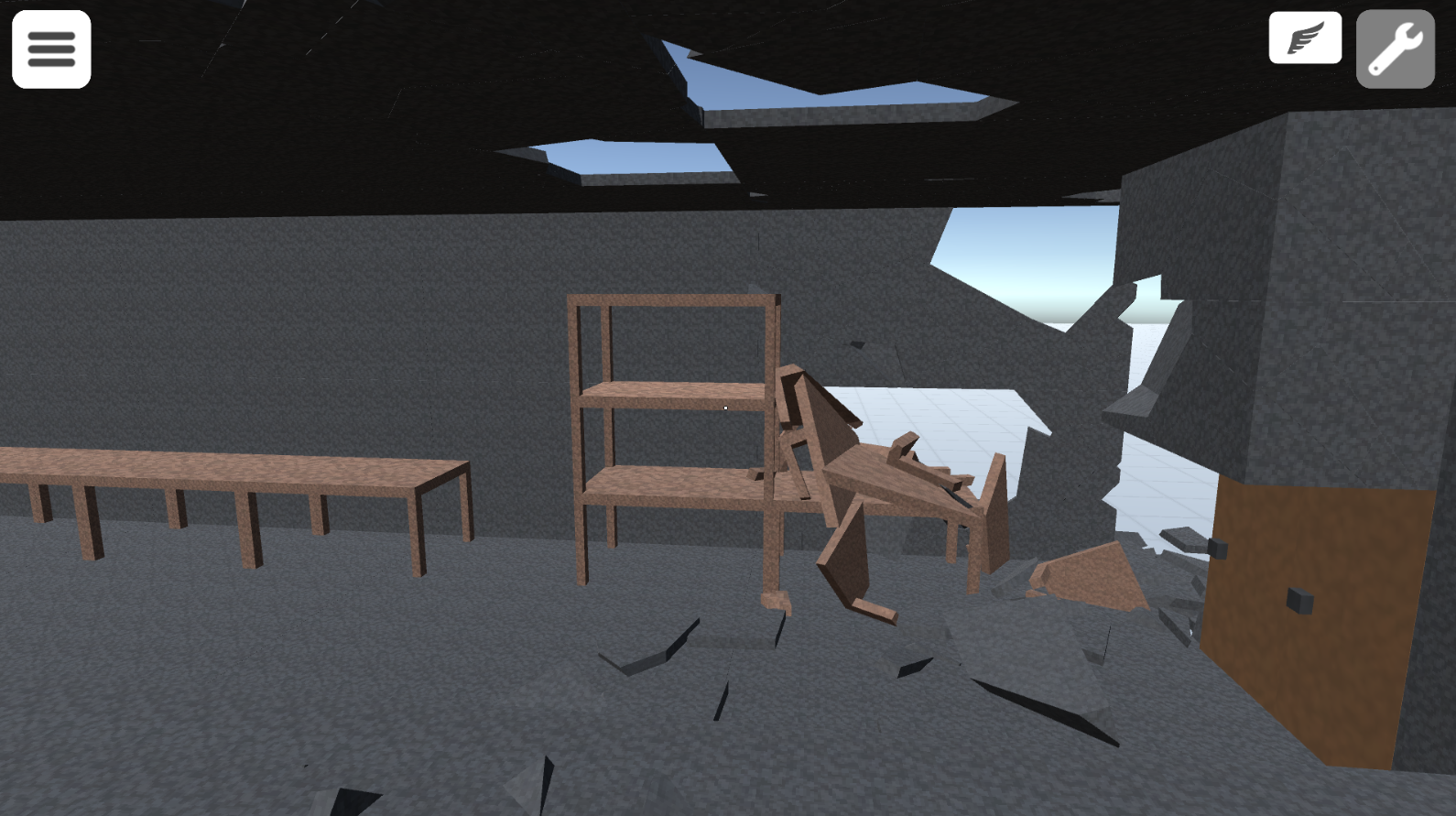This screenshot has height=816, width=1456.
Task: Click the wrench icon's gray button background
Action: pos(1395,49)
